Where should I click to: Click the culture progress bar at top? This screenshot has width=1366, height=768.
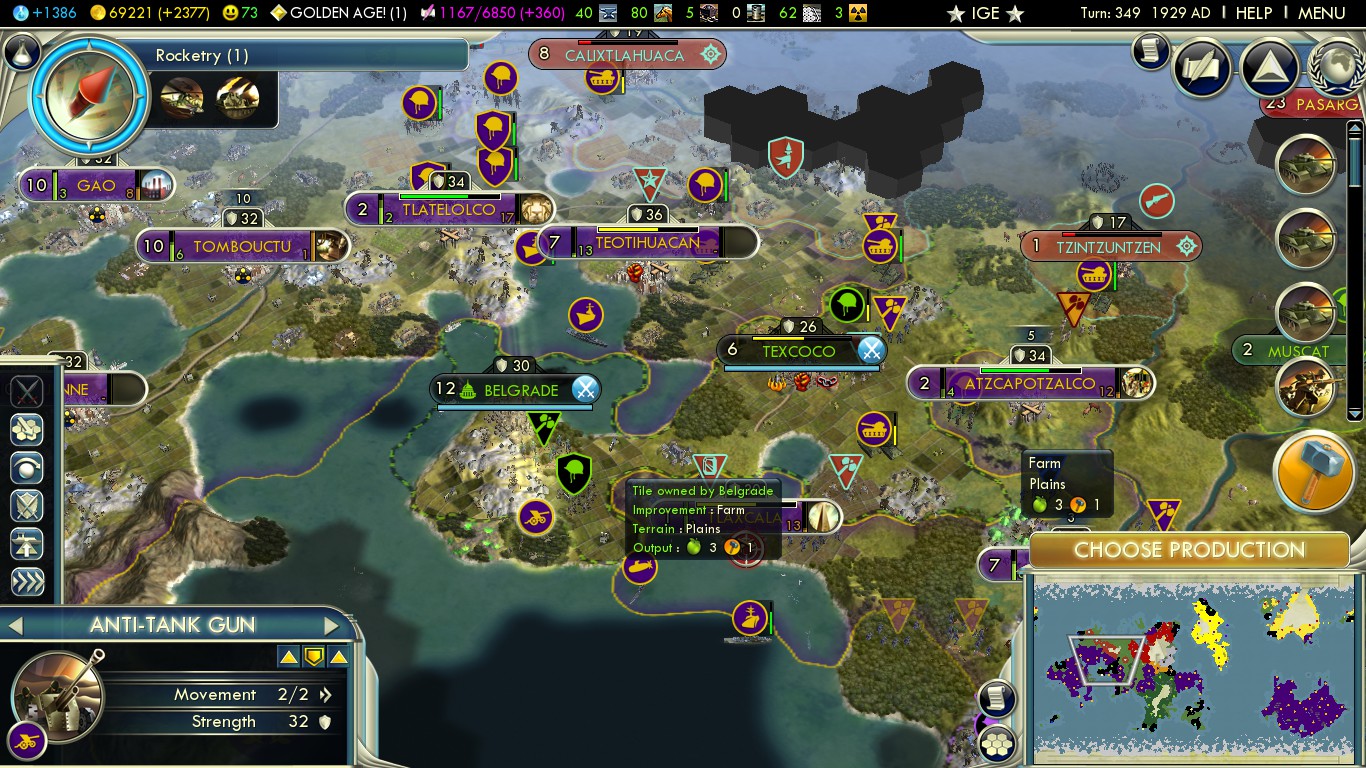pyautogui.click(x=470, y=13)
